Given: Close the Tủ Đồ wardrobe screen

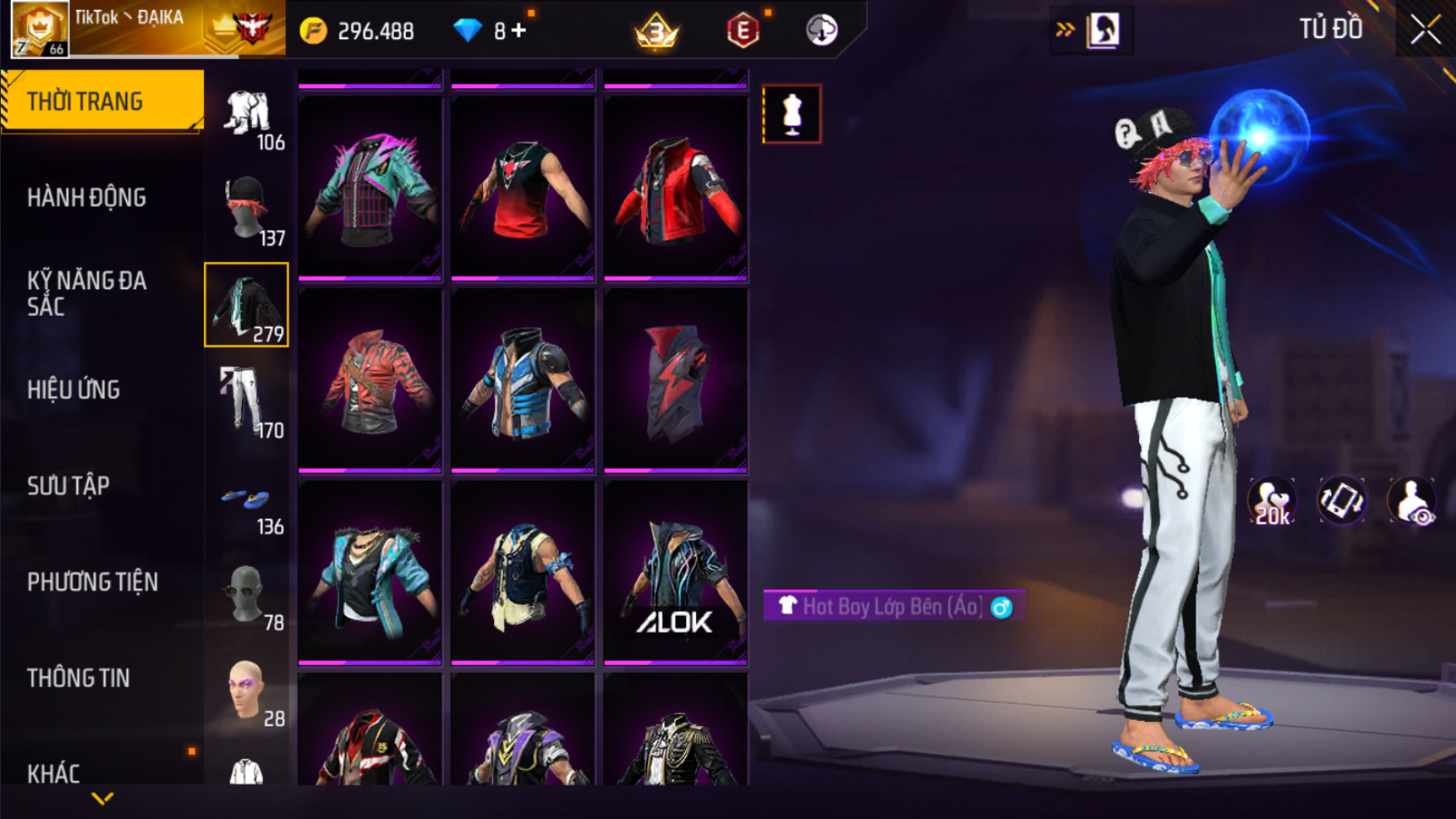Looking at the screenshot, I should [x=1425, y=30].
